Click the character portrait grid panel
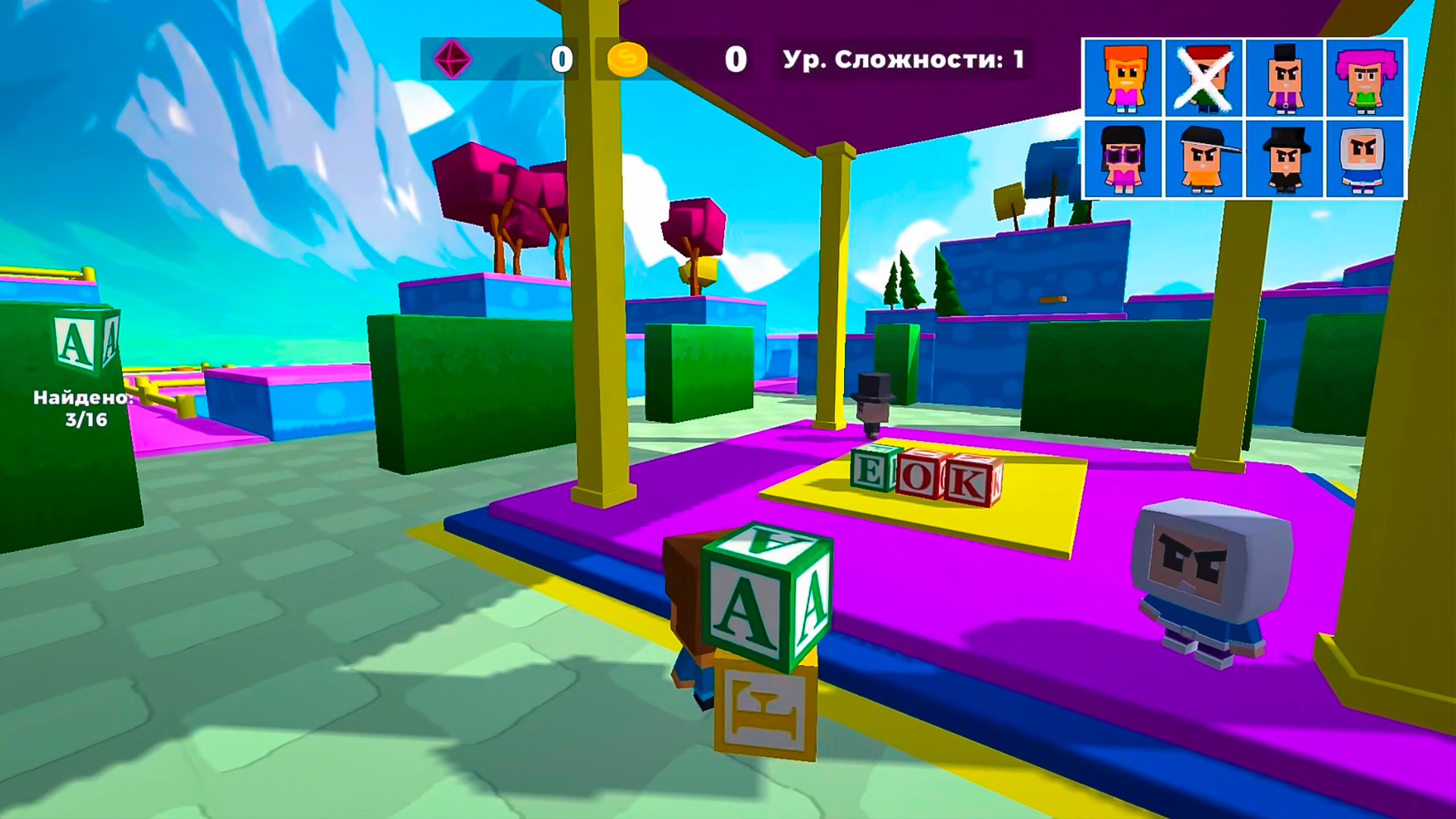1456x819 pixels. [x=1244, y=118]
